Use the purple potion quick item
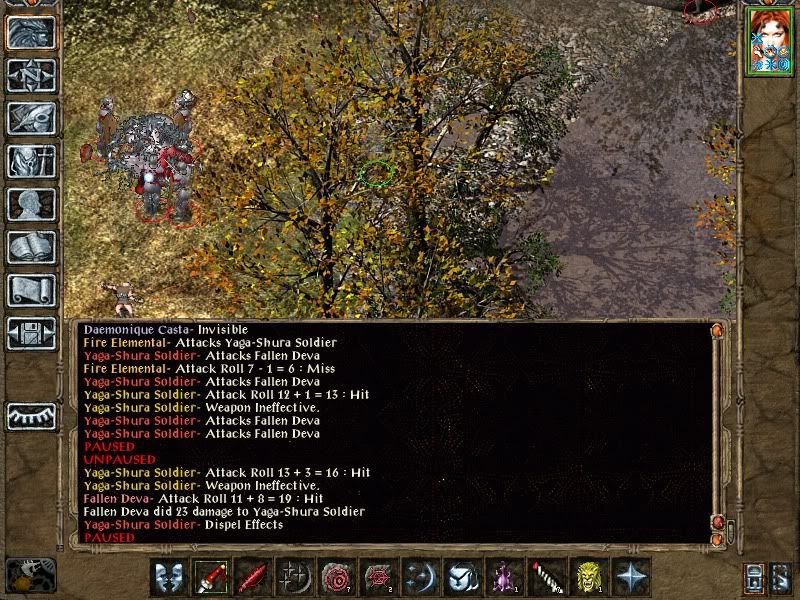This screenshot has width=800, height=600. point(505,577)
